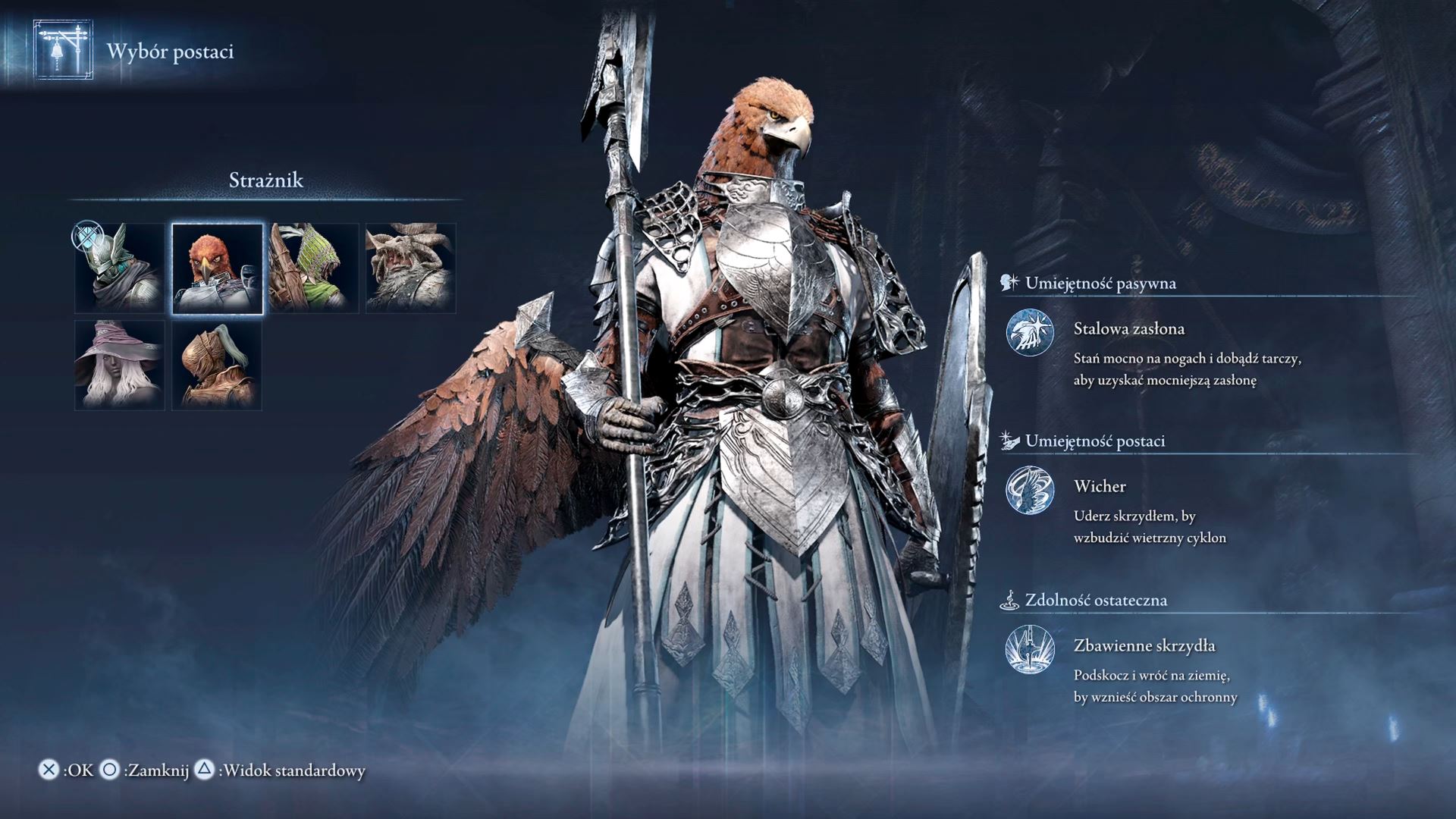This screenshot has width=1456, height=819.
Task: Select the horned bearded character portrait
Action: 411,268
